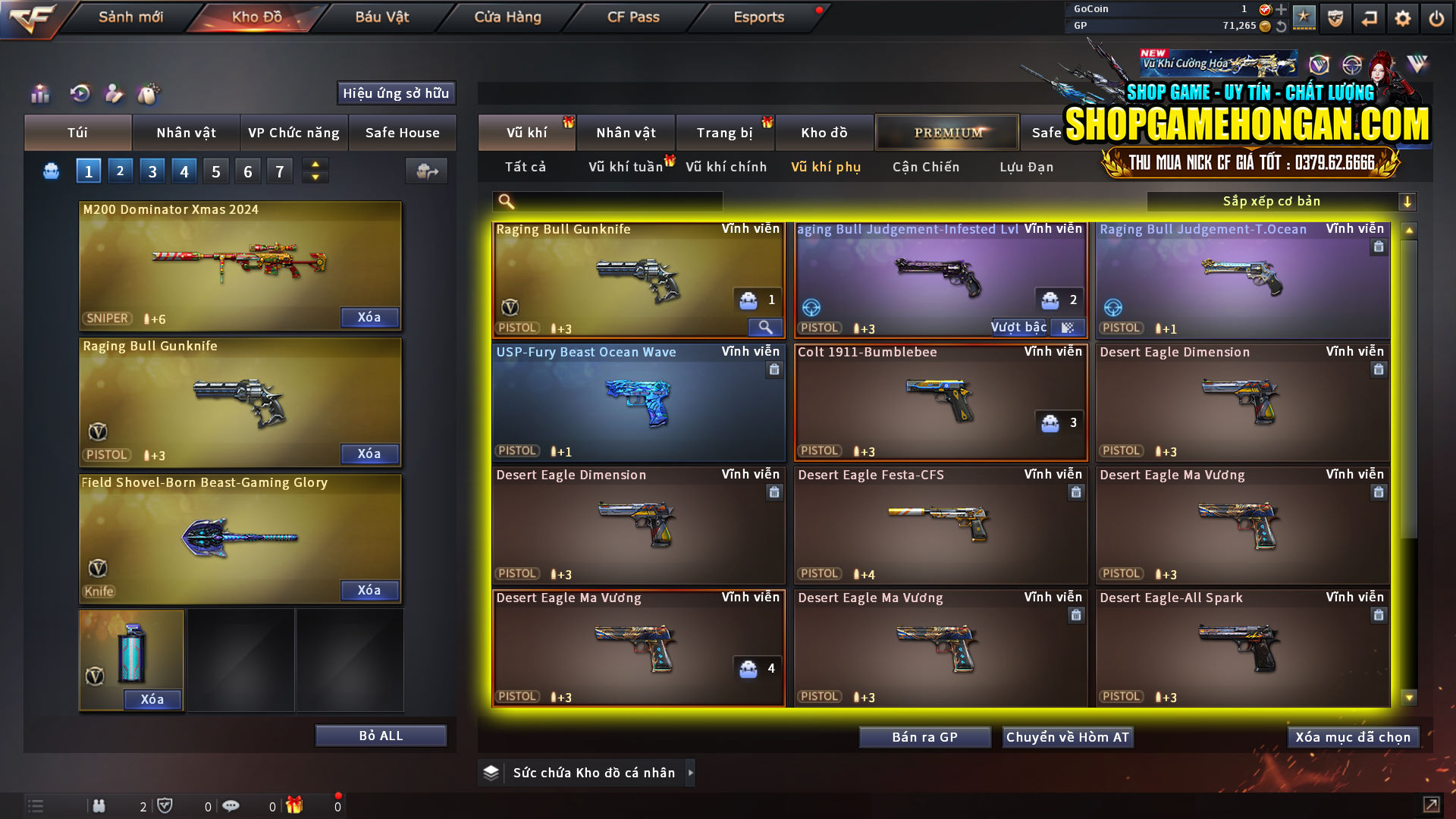Open the statistics bar chart icon
Image resolution: width=1456 pixels, height=819 pixels.
(x=39, y=93)
